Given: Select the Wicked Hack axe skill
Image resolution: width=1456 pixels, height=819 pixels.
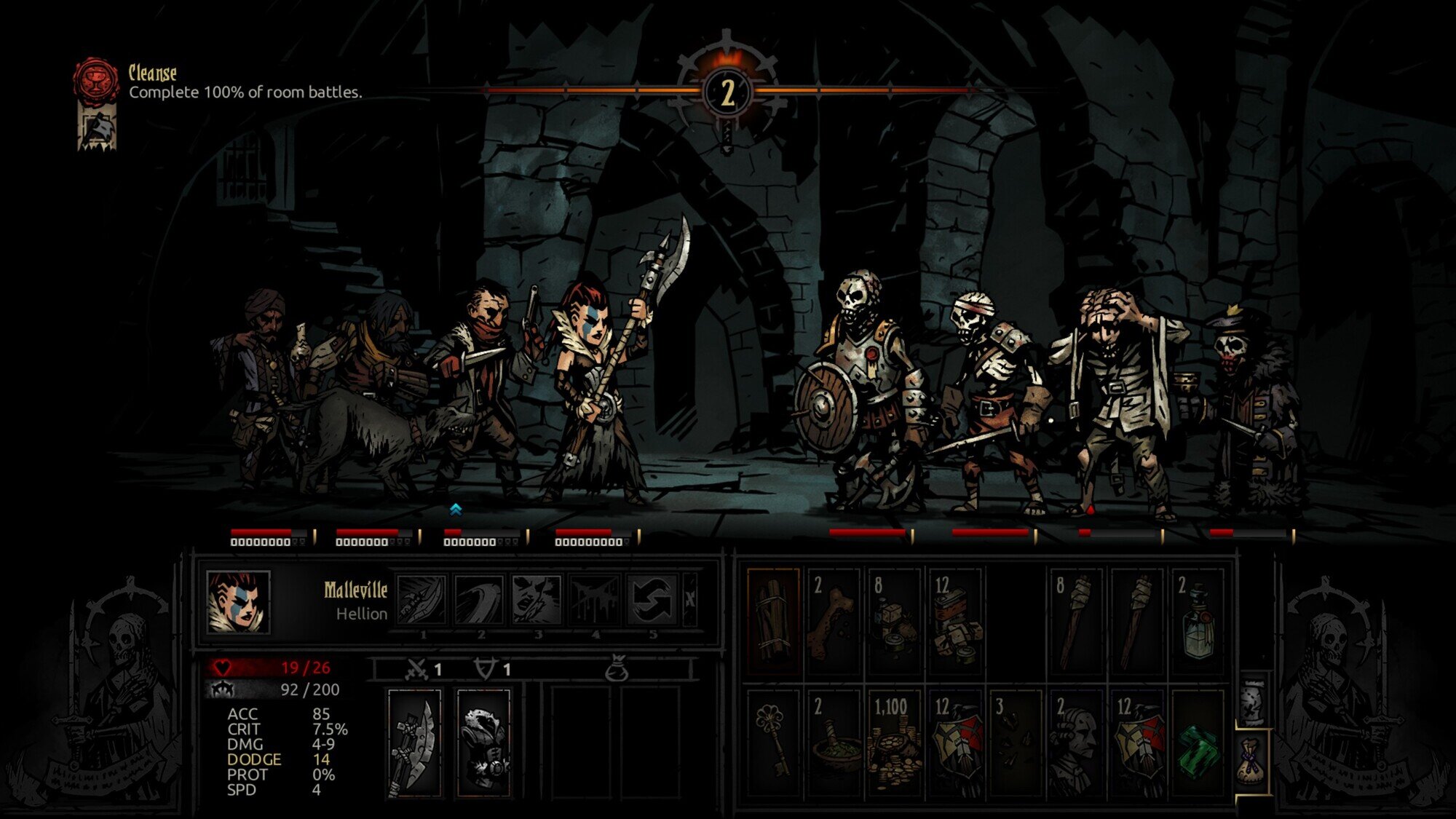Looking at the screenshot, I should tap(422, 600).
